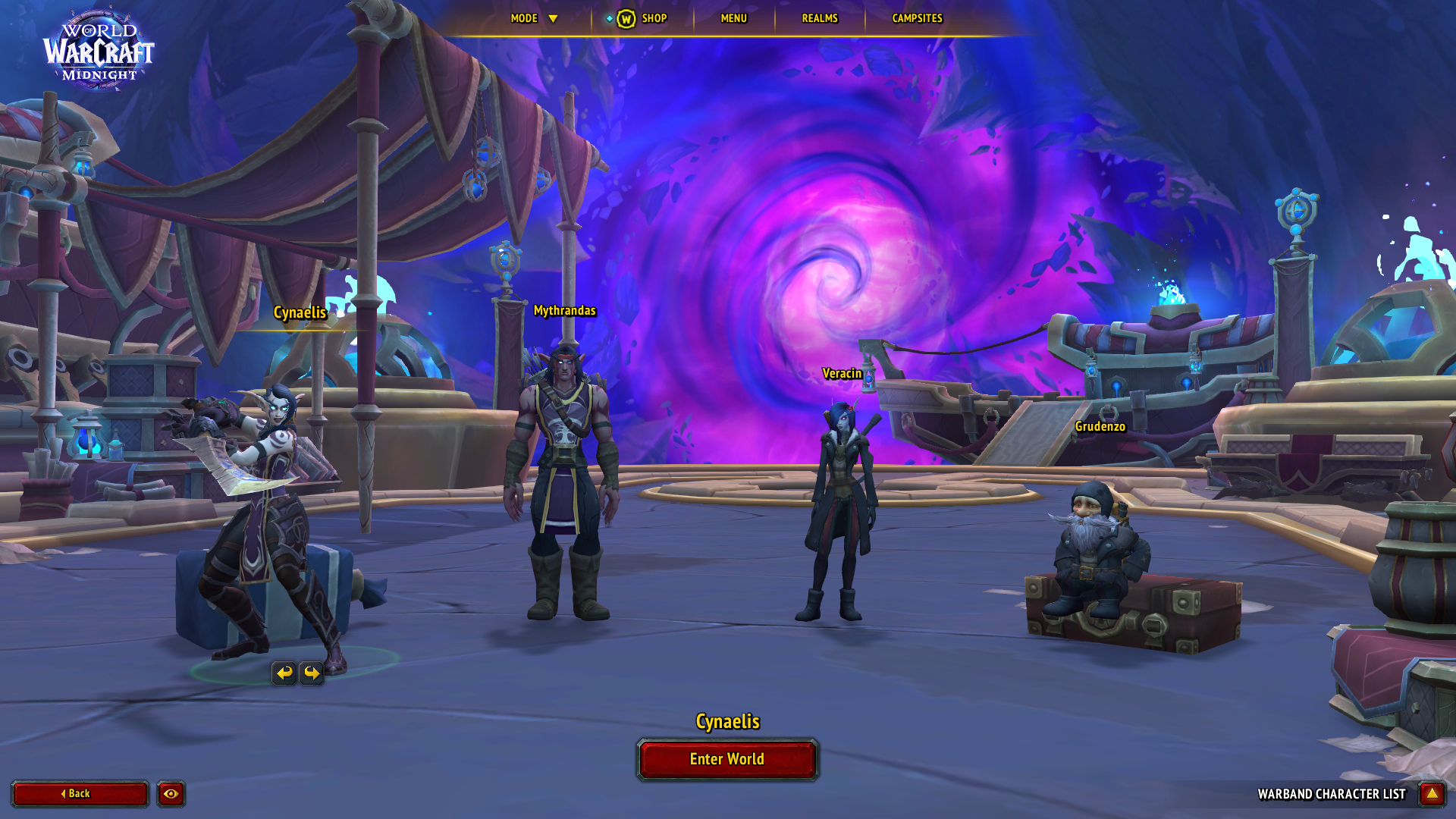The image size is (1456, 819).
Task: Open the Mode dropdown
Action: pos(534,18)
